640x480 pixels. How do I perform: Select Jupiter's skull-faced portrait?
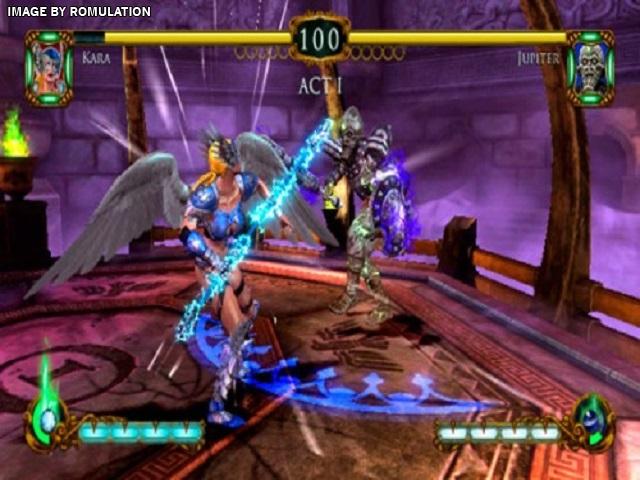590,66
